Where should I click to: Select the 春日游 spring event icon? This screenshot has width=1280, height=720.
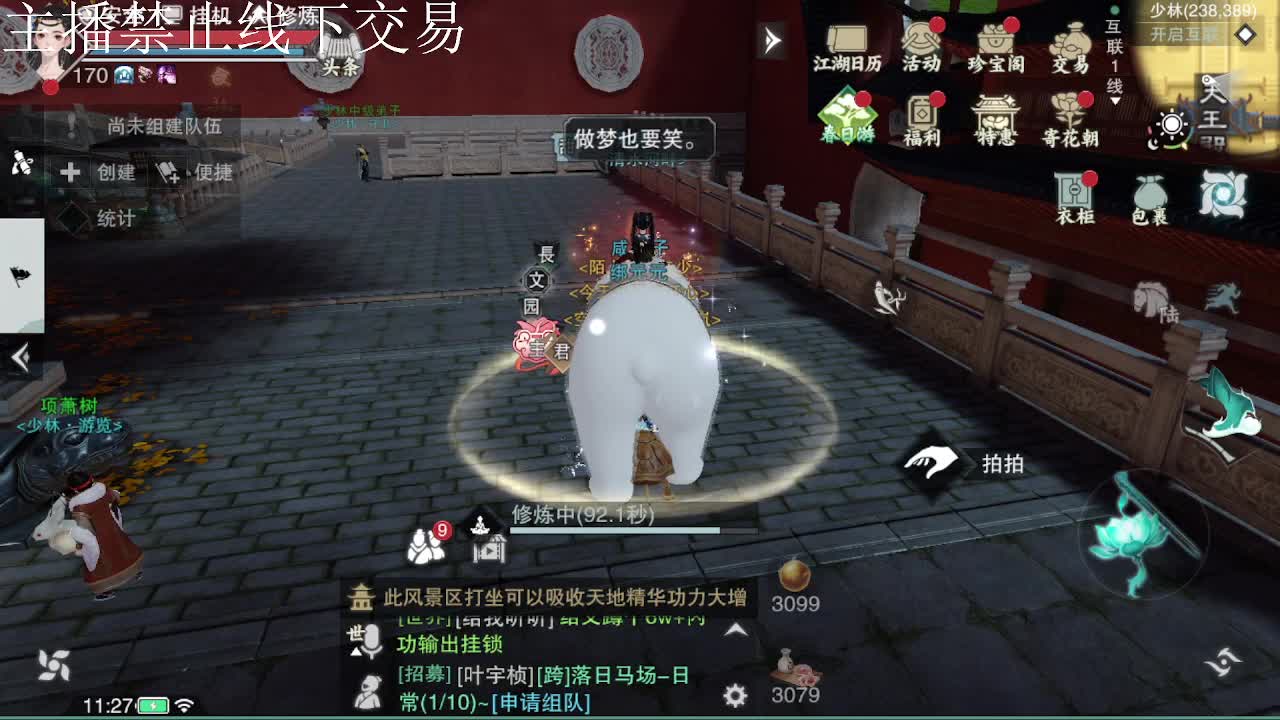point(847,115)
